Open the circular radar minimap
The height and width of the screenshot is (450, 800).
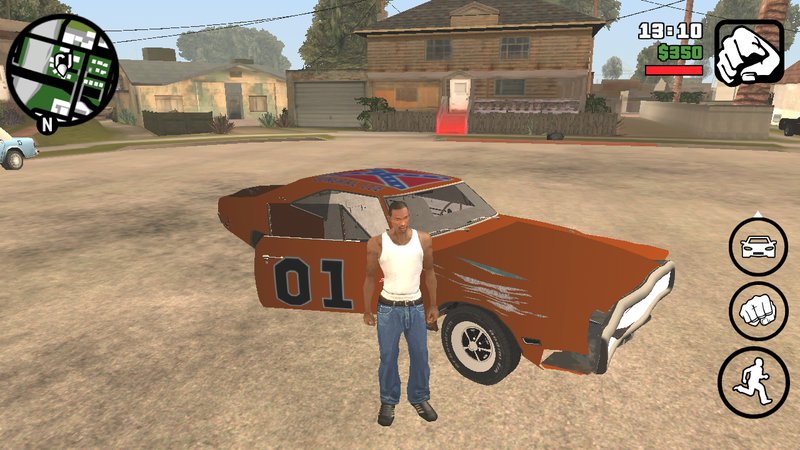[61, 67]
